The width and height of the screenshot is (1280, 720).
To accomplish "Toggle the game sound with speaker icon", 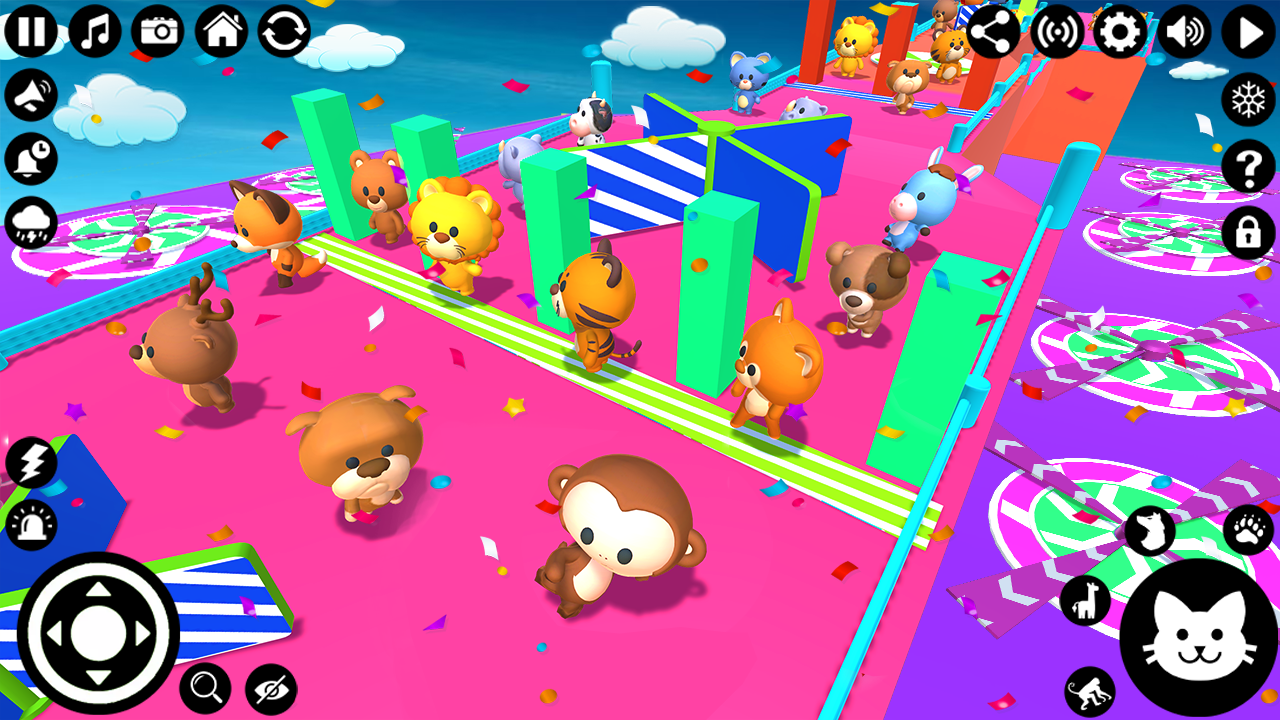I will 1184,31.
